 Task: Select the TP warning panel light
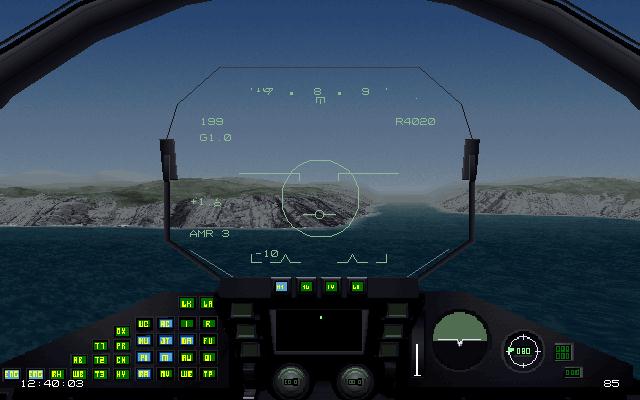(x=208, y=374)
